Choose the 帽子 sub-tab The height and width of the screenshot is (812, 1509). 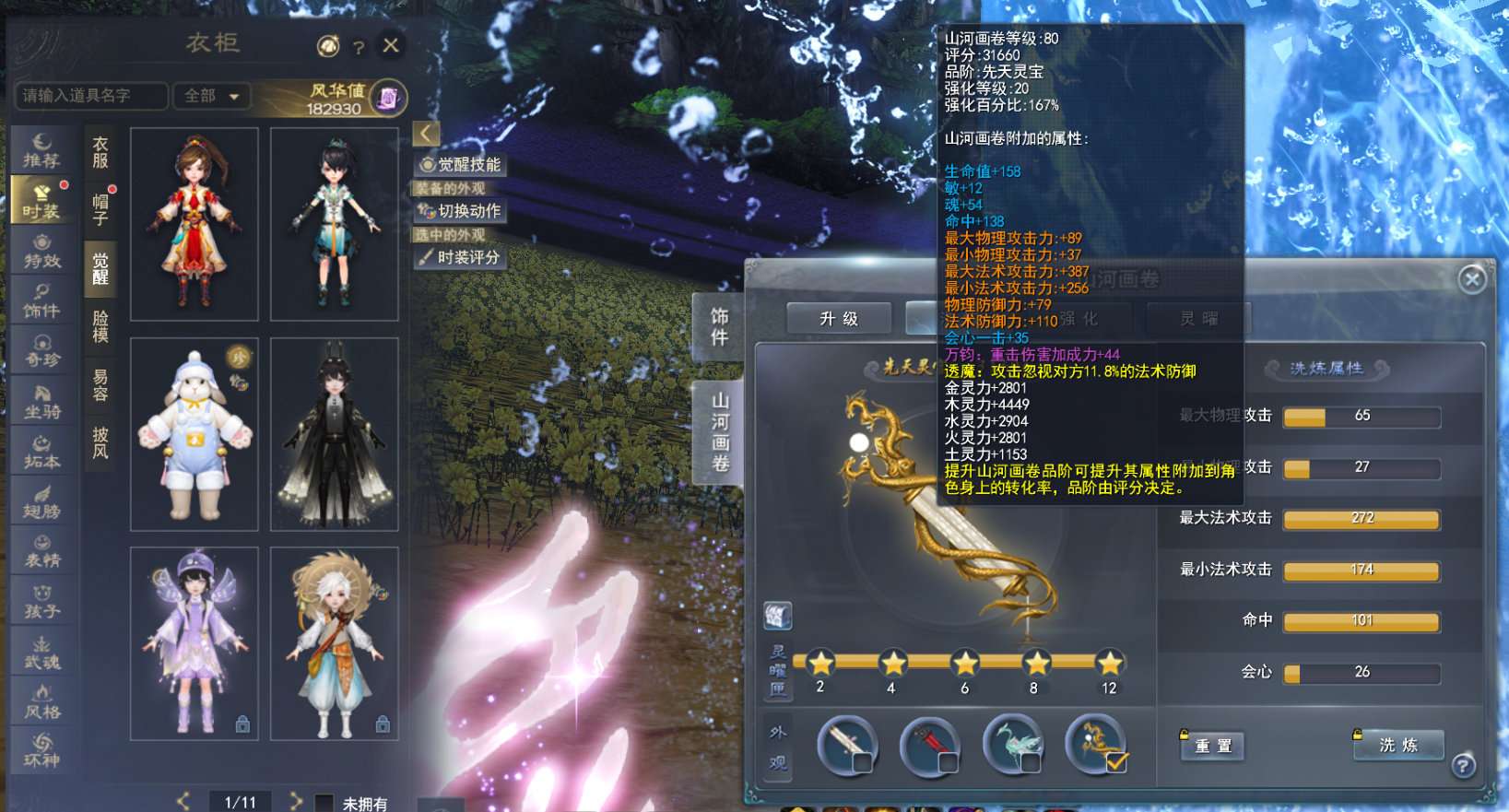100,209
